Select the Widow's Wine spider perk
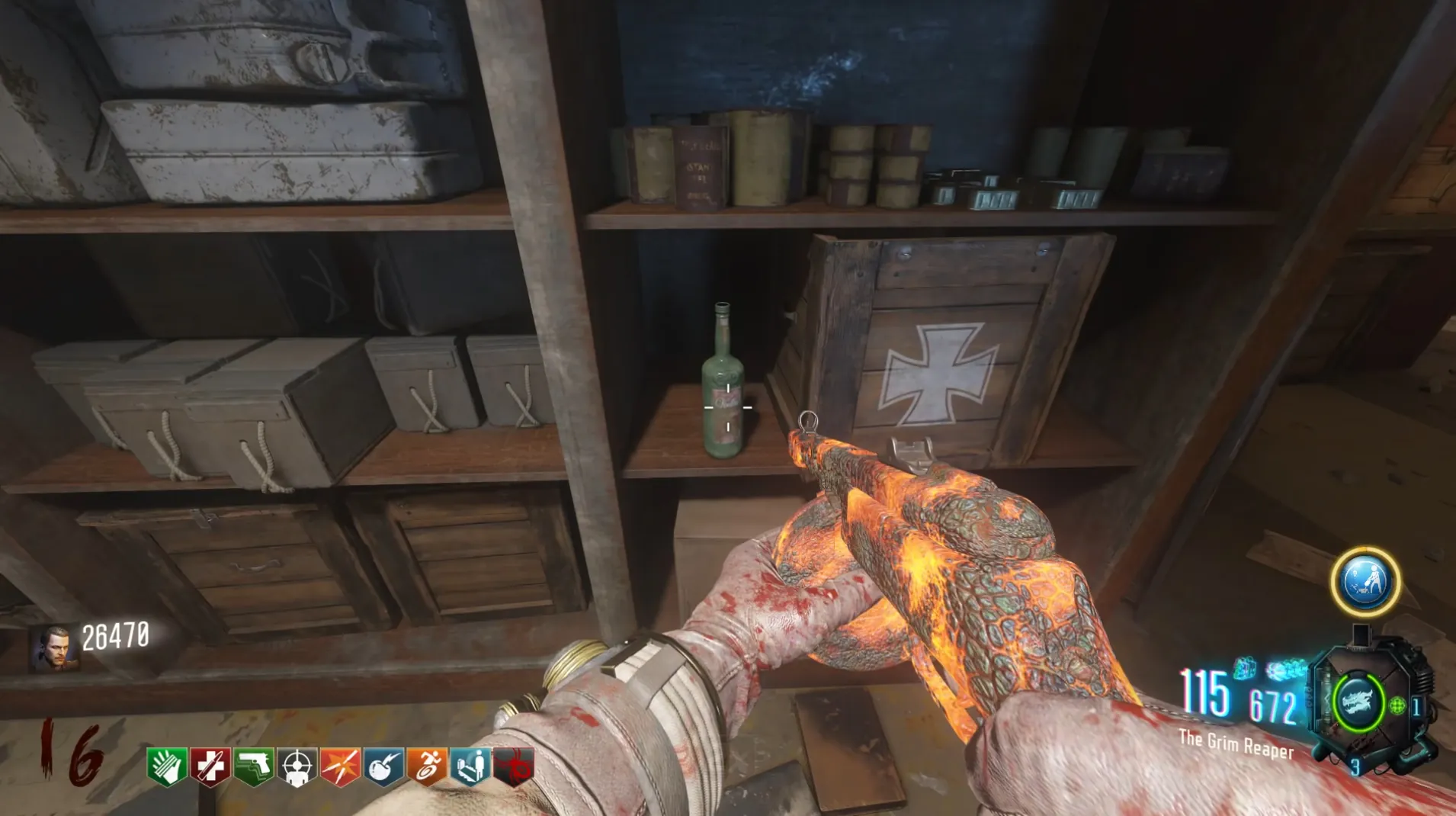 514,766
